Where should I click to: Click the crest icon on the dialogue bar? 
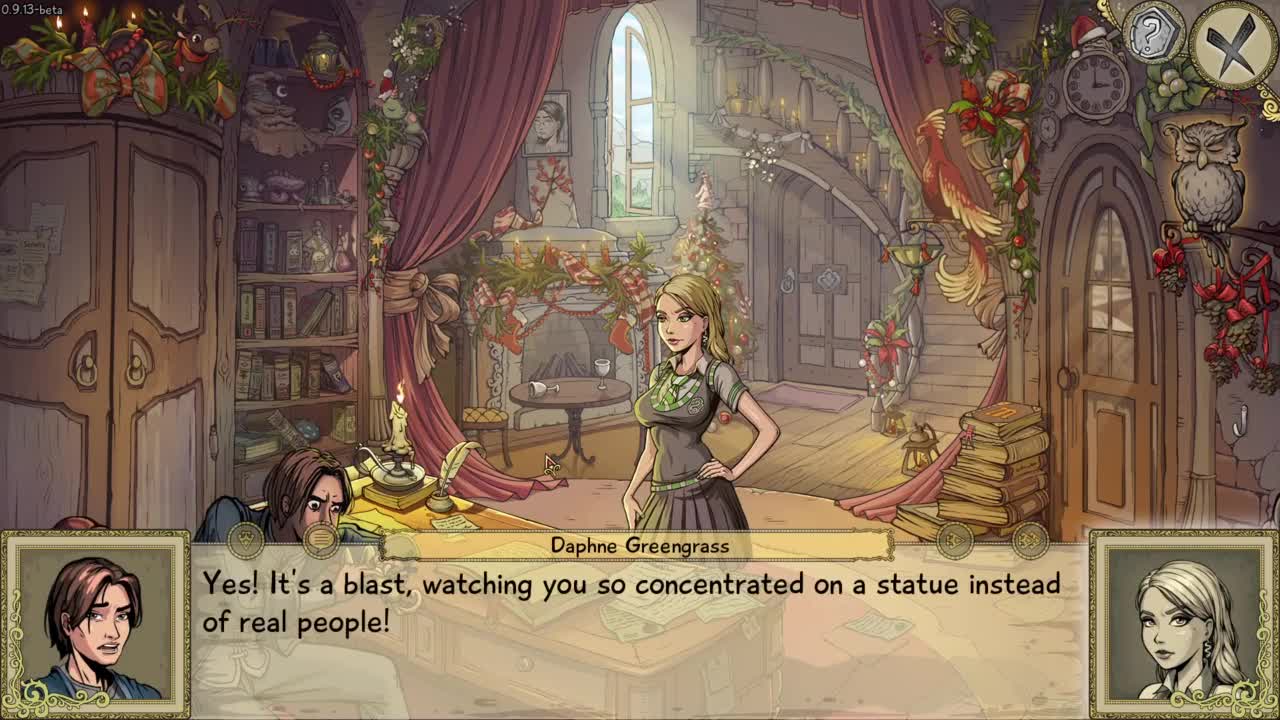tap(246, 540)
